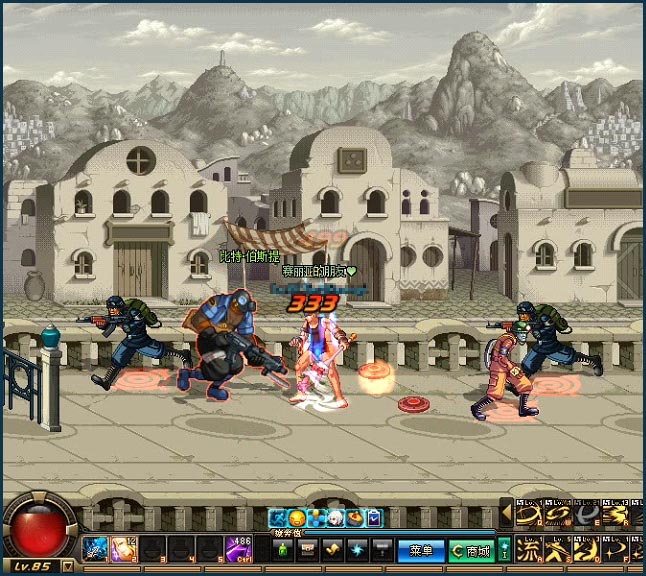Open the 商城 (Shop) button
Image resolution: width=646 pixels, height=576 pixels.
[471, 550]
